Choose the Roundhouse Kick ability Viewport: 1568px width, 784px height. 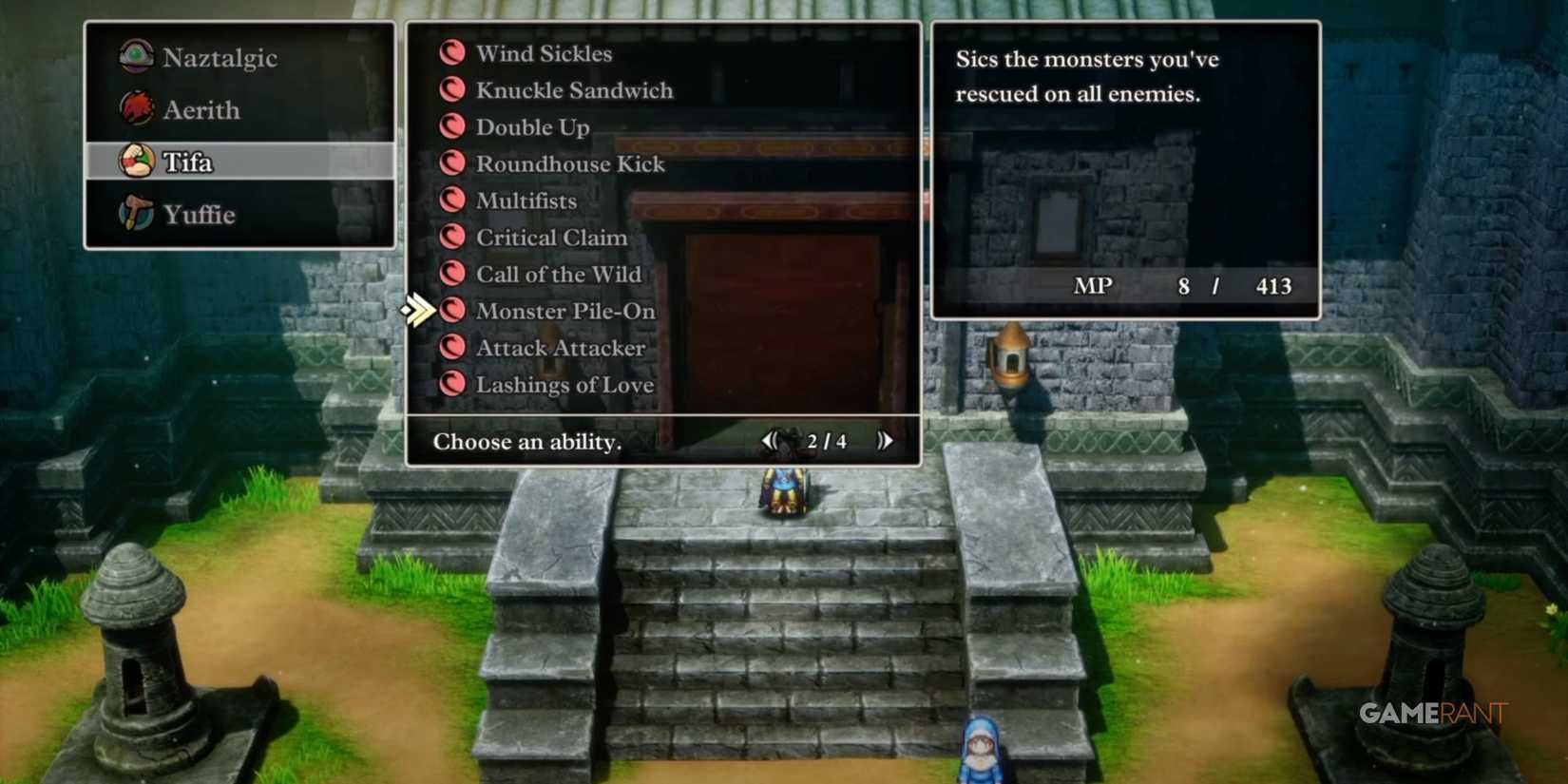tap(570, 163)
